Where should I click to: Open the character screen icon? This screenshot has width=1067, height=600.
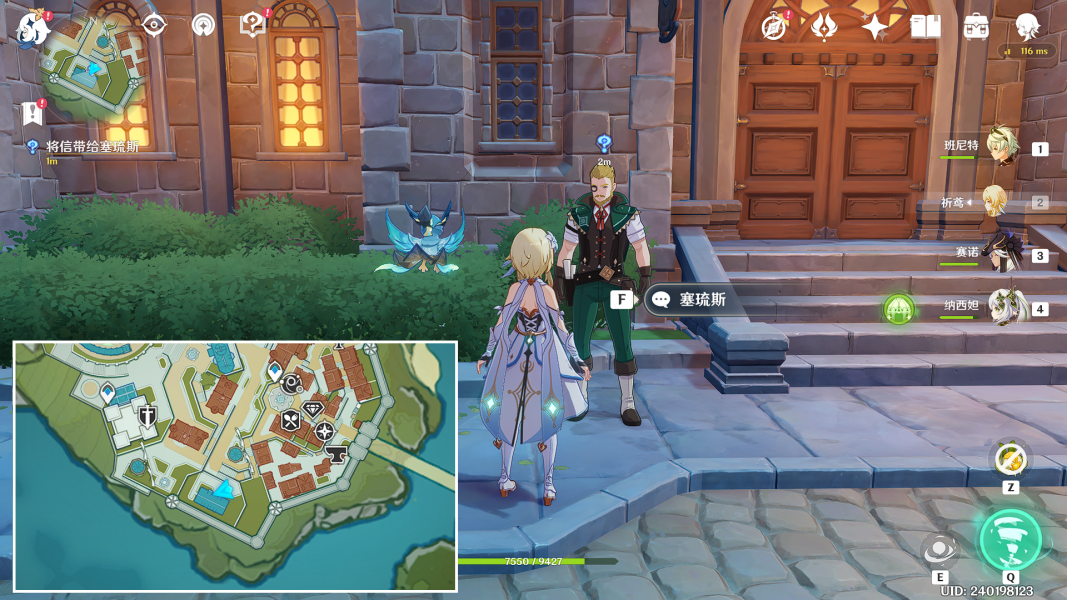pos(1027,27)
